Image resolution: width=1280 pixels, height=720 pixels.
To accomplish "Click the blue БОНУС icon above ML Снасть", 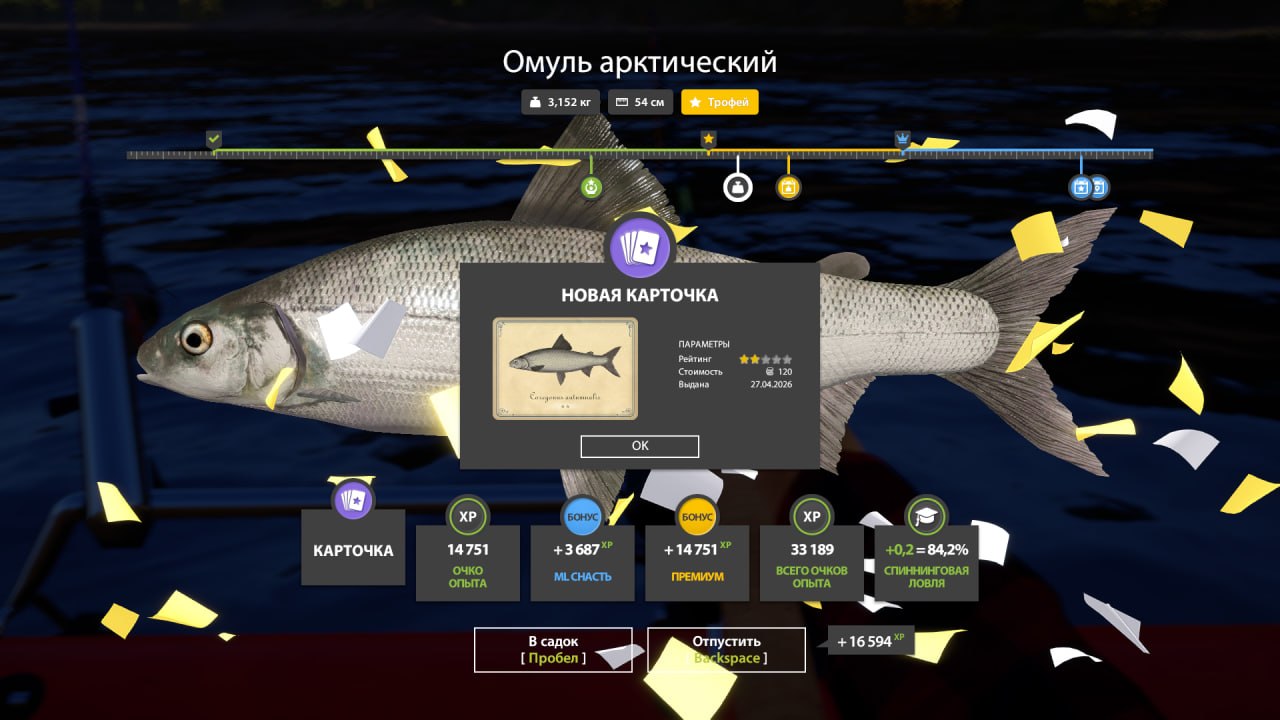I will 582,516.
